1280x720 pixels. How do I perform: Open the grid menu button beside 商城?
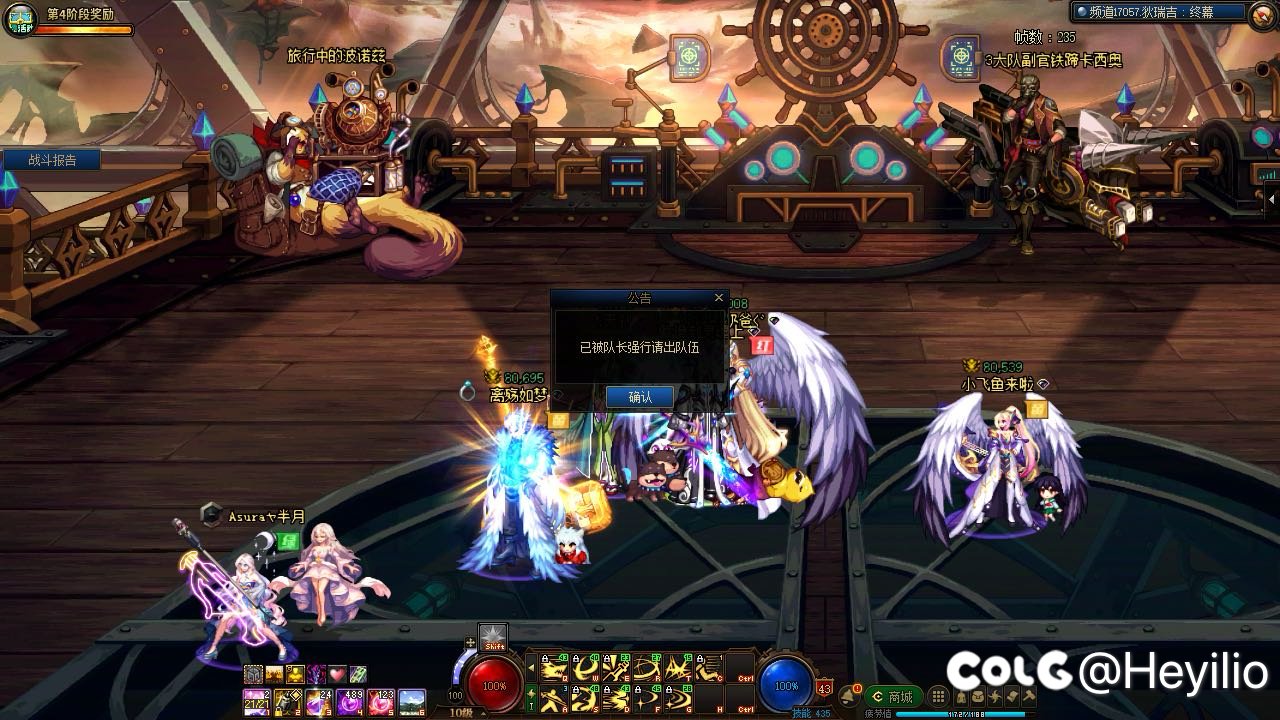click(x=938, y=697)
